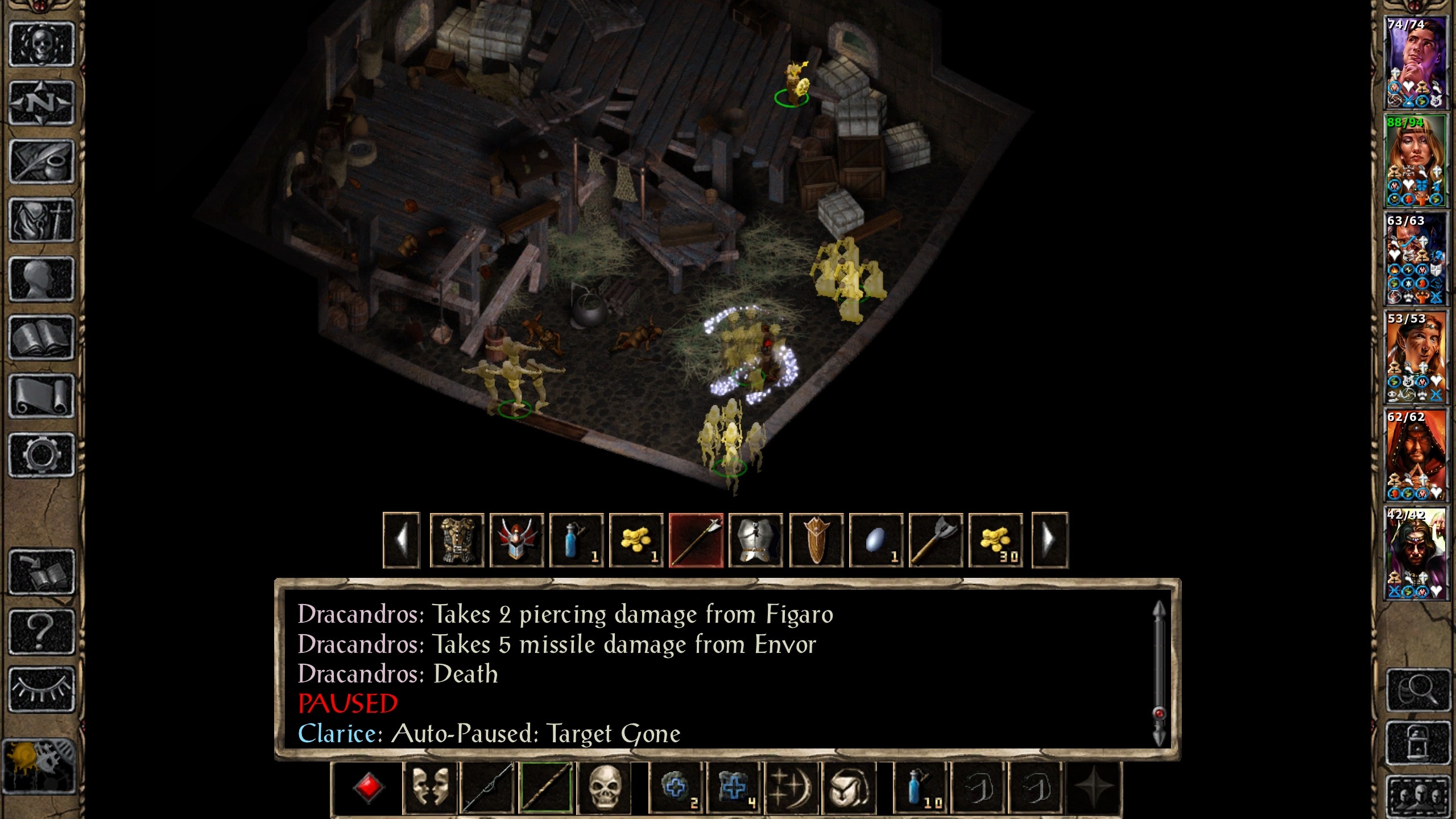Screen dimensions: 1456x819
Task: Grab the wooden shield item
Action: click(816, 540)
